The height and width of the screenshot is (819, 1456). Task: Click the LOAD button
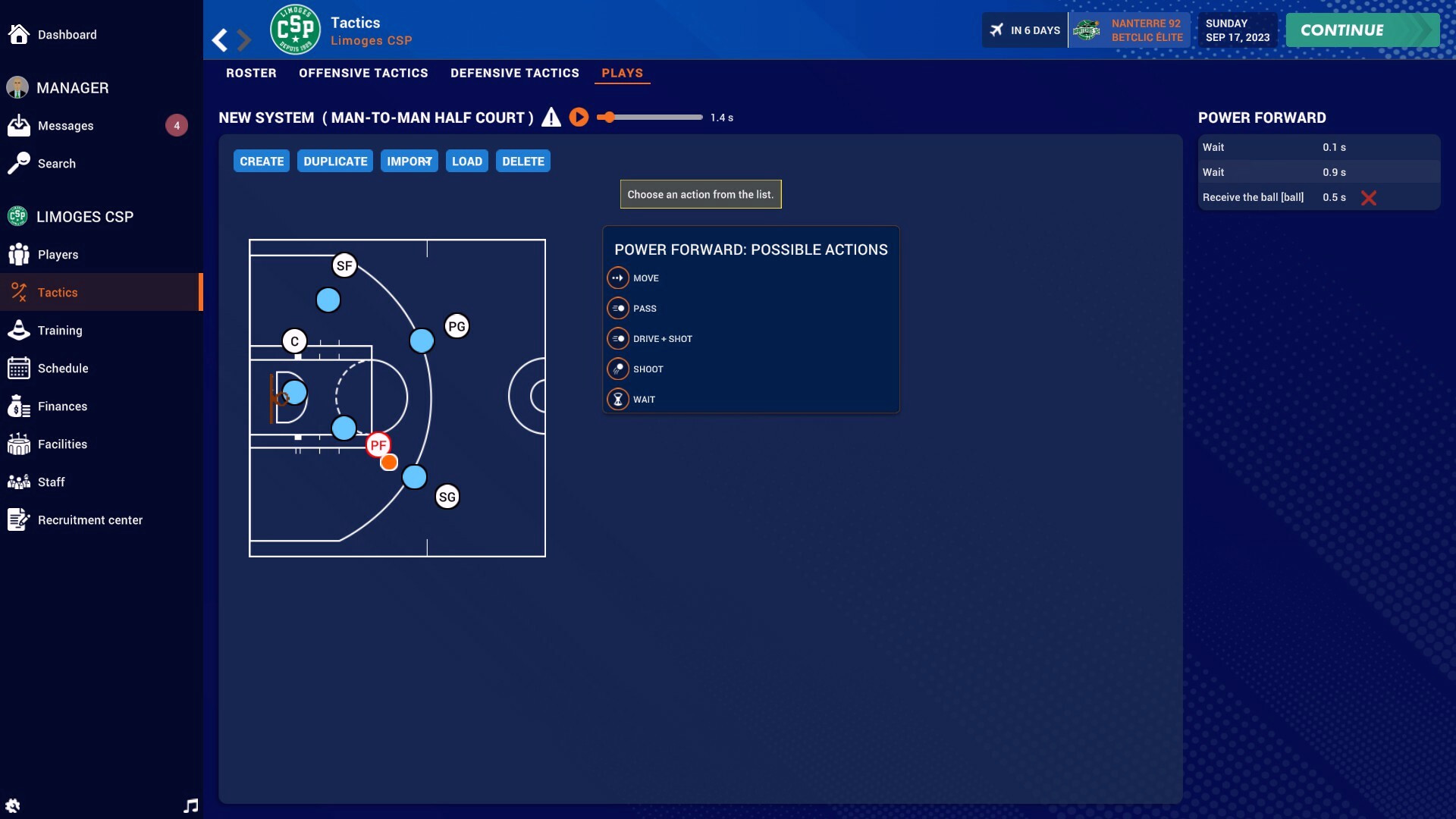point(466,162)
